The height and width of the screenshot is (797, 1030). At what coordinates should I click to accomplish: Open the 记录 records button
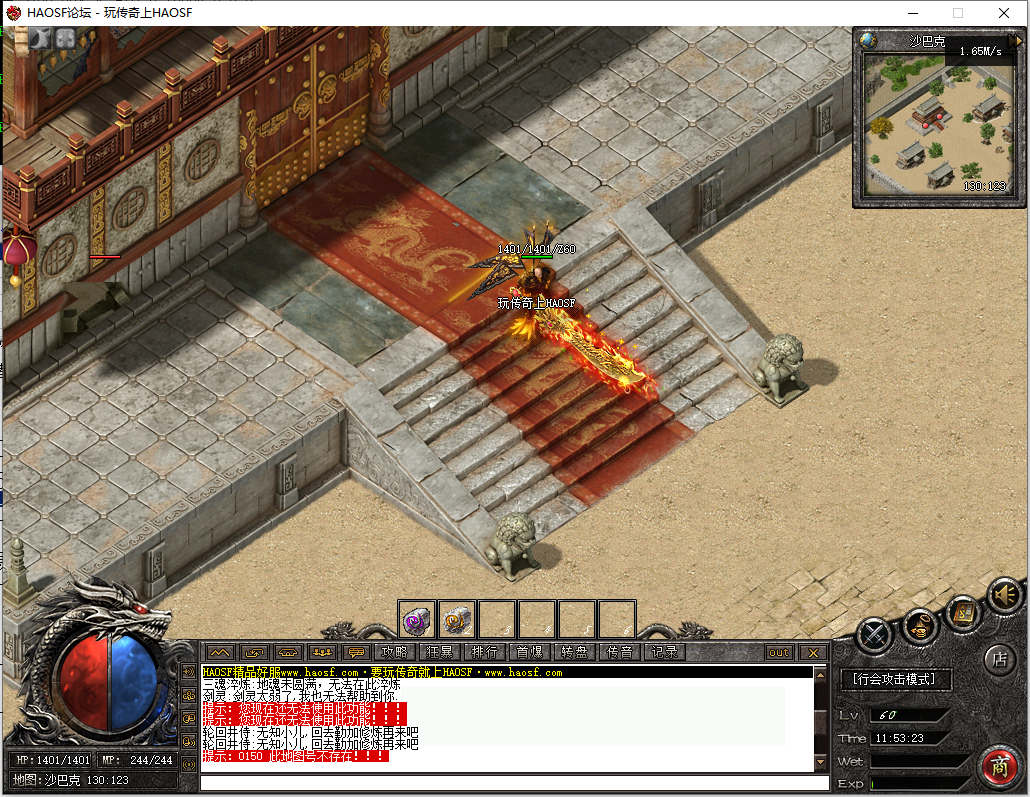pos(664,652)
